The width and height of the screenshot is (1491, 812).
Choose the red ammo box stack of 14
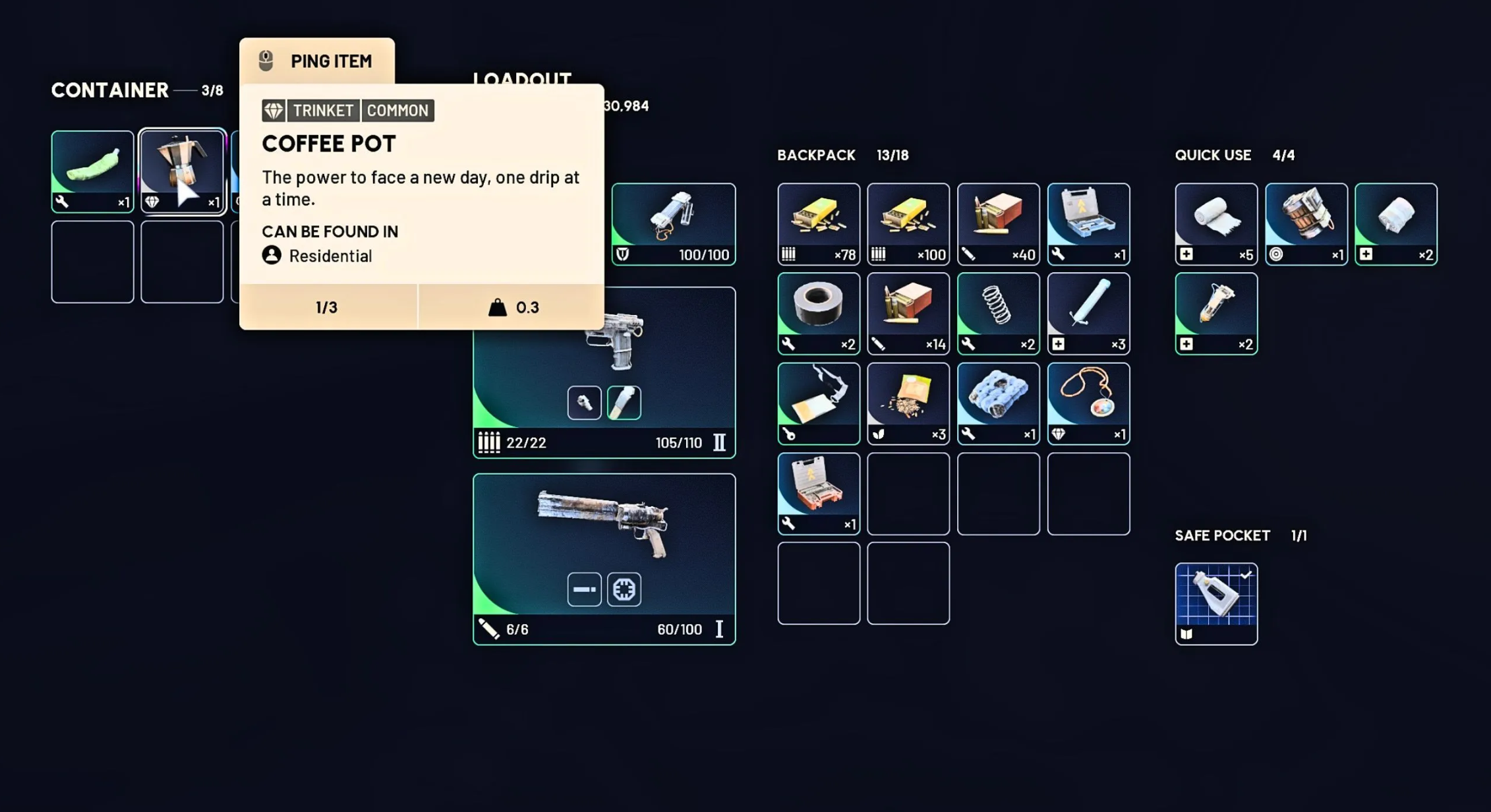908,313
